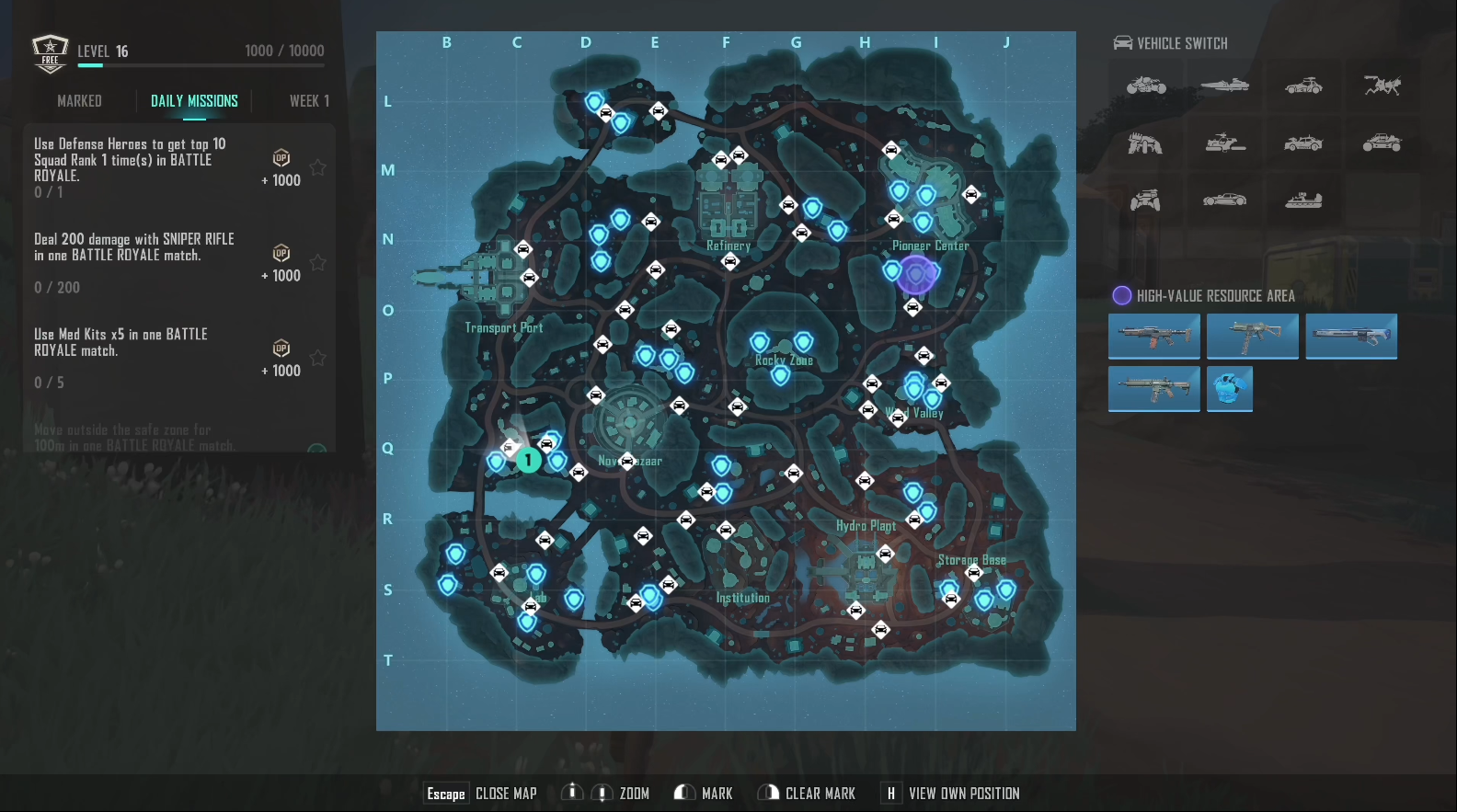Click the numbered marker near Nova Bazaar

tap(529, 460)
